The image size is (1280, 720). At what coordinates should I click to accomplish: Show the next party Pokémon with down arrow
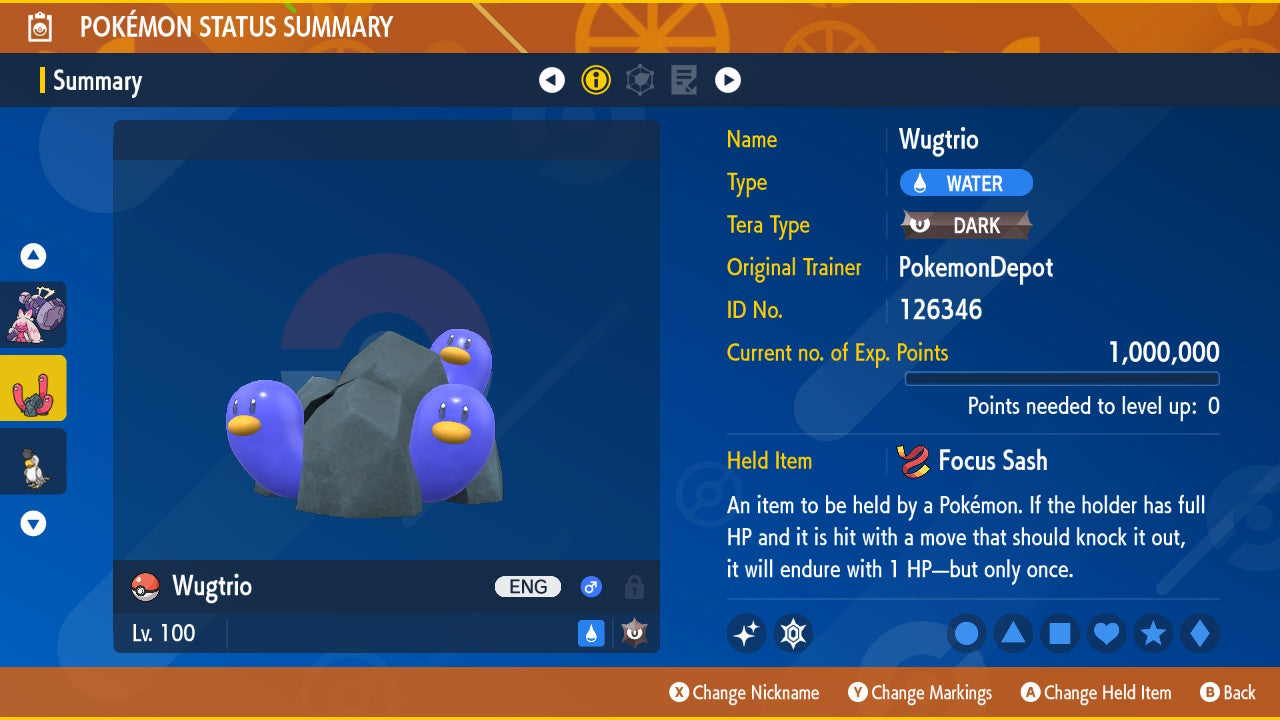[x=33, y=523]
